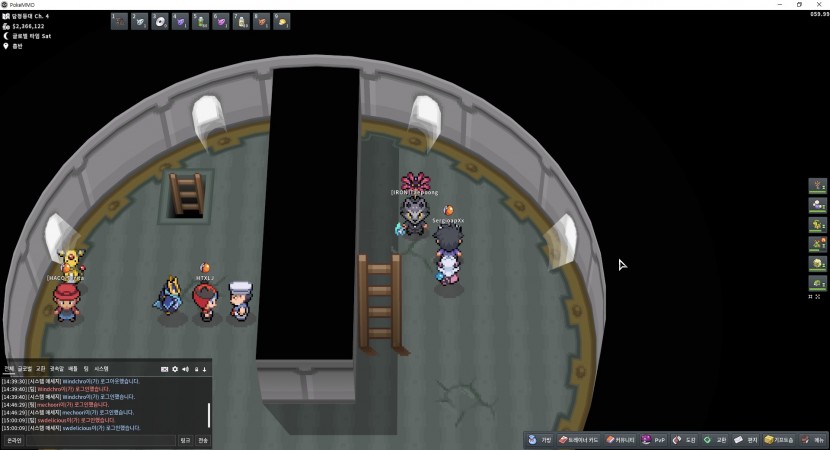Open the 도감 (Pokédex) menu

pyautogui.click(x=685, y=440)
